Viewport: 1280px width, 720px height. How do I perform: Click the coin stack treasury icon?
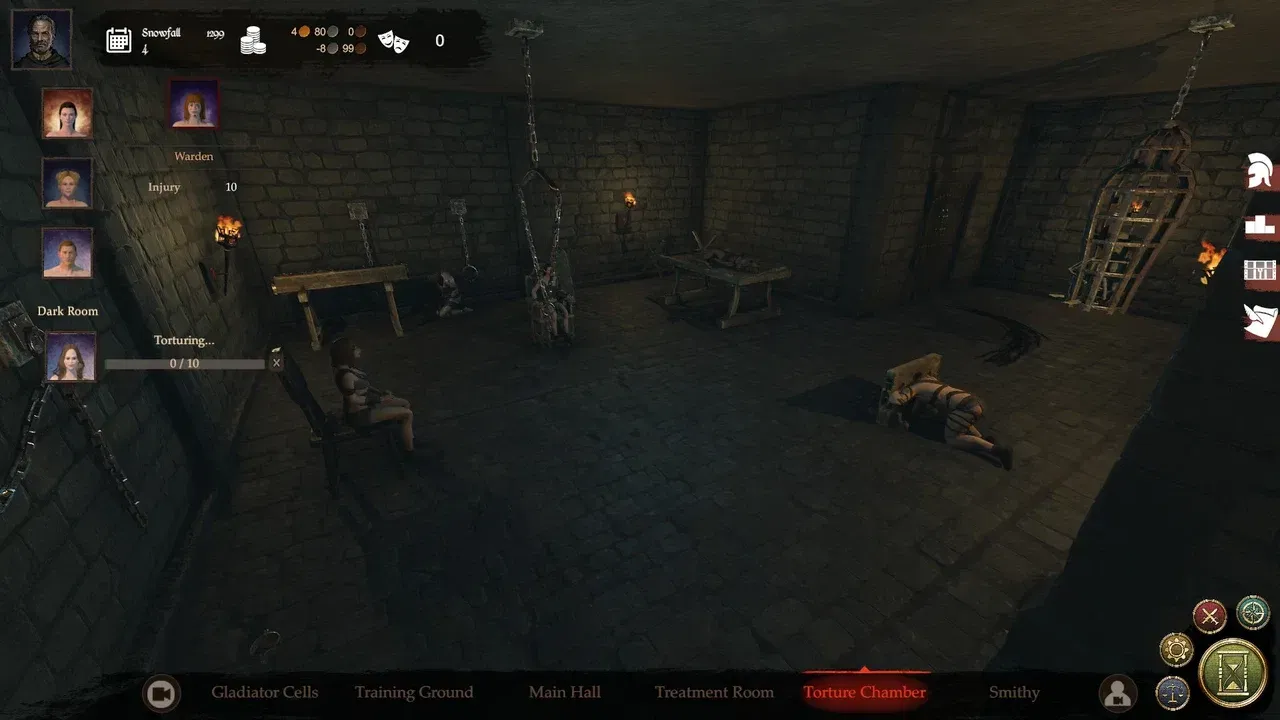[x=253, y=41]
